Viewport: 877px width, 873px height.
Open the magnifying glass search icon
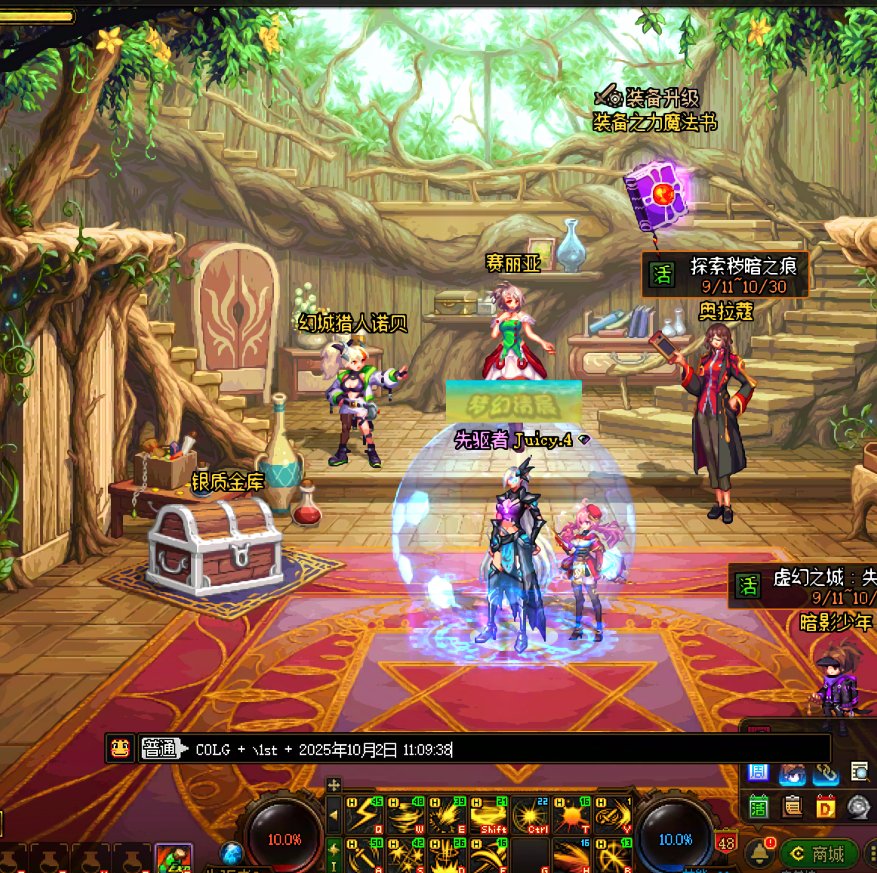(859, 771)
